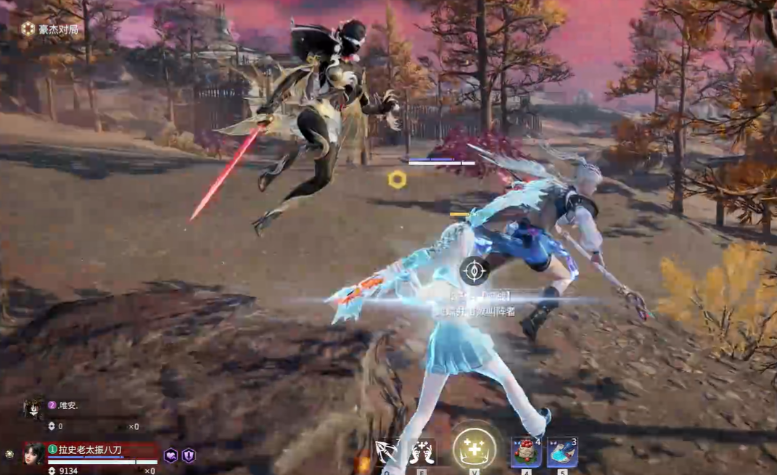Screen dimensions: 777x475
Task: Activate the glowing golden ultimate skill
Action: 474,450
